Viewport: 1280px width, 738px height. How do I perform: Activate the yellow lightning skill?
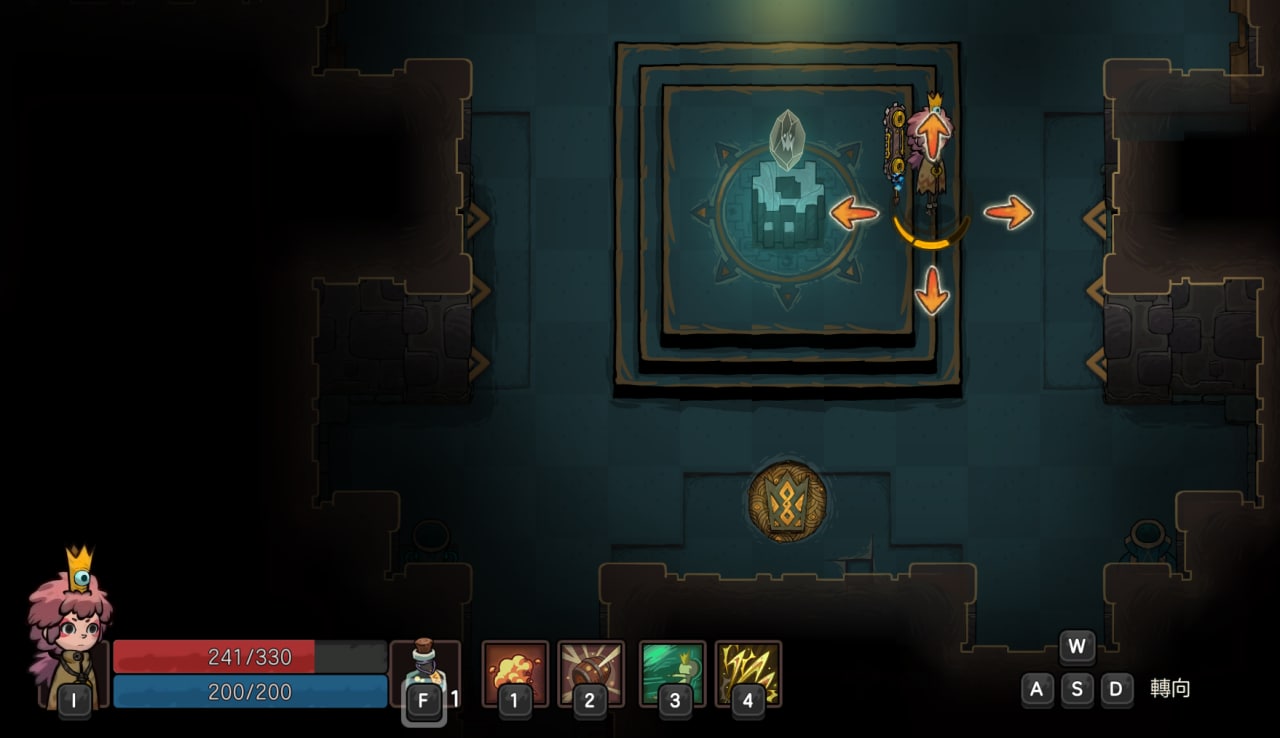[x=748, y=672]
